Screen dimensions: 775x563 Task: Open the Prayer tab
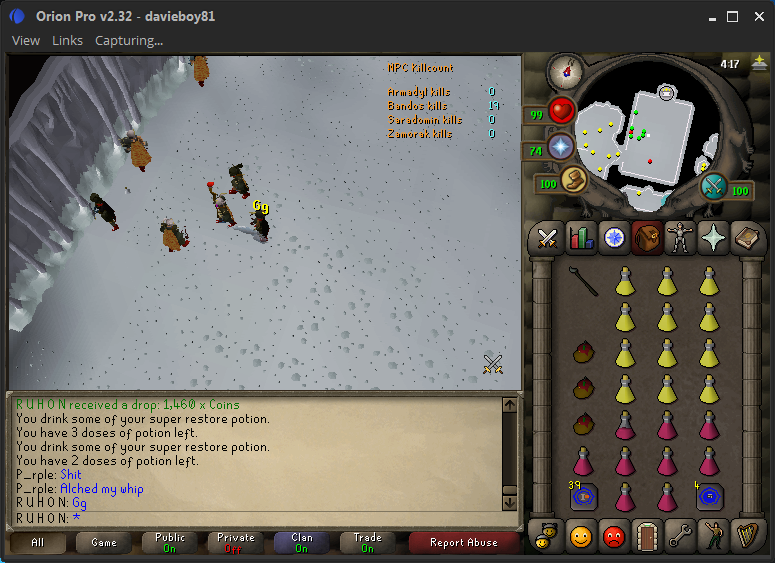712,237
